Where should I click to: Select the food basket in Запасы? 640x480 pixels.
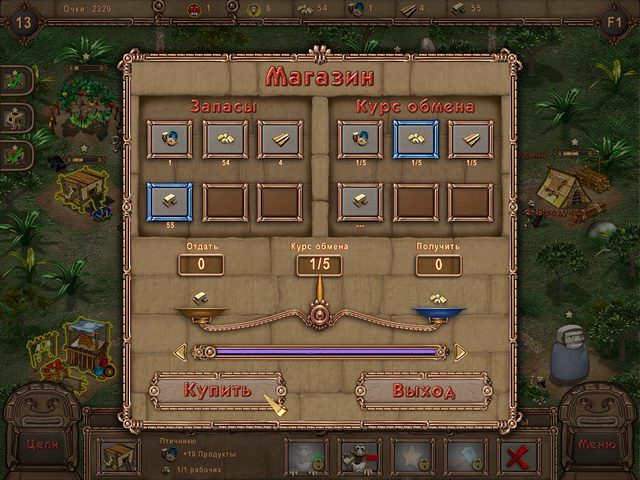point(170,140)
